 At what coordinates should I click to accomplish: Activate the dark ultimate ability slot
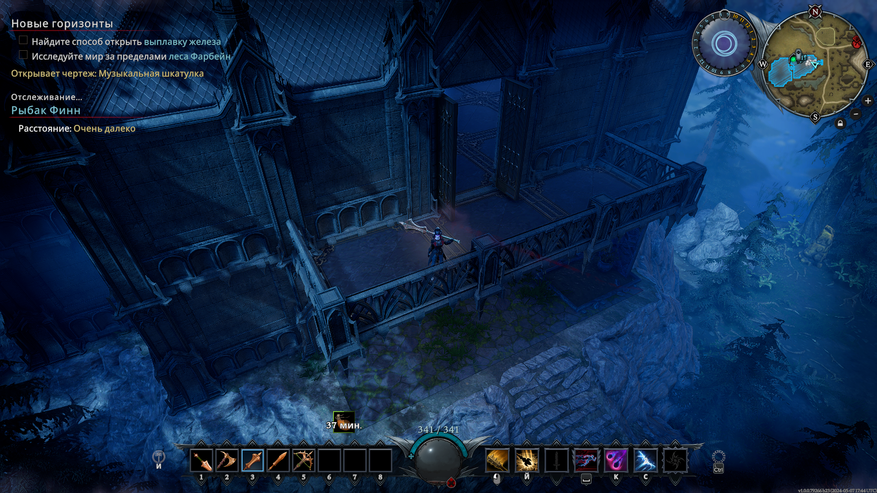pyautogui.click(x=677, y=460)
